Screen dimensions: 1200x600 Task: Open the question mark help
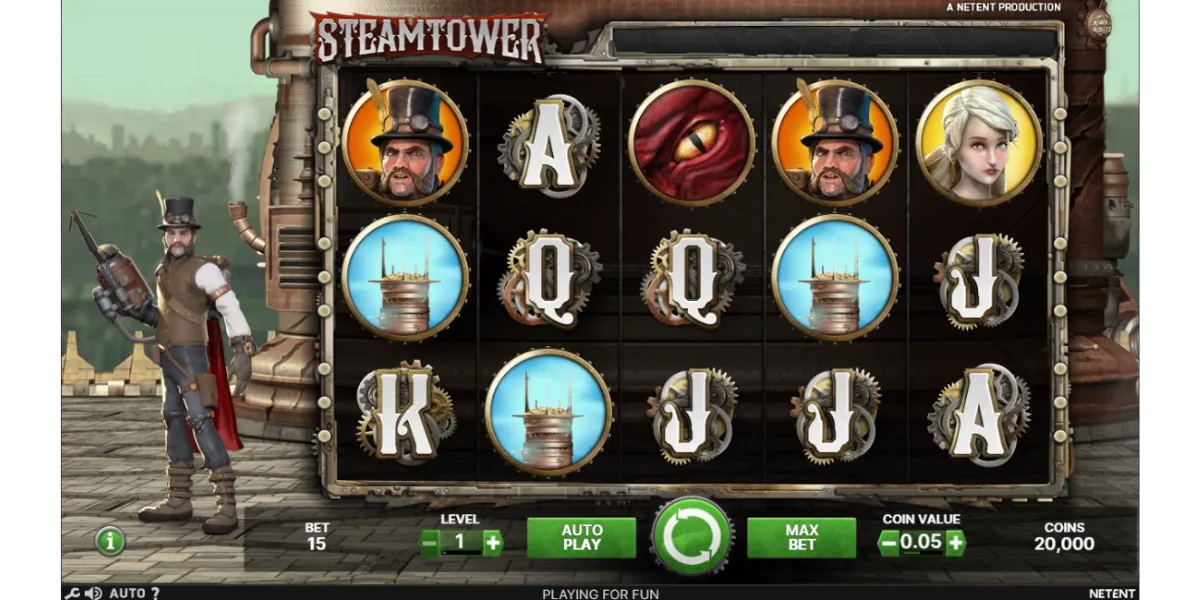[x=155, y=593]
